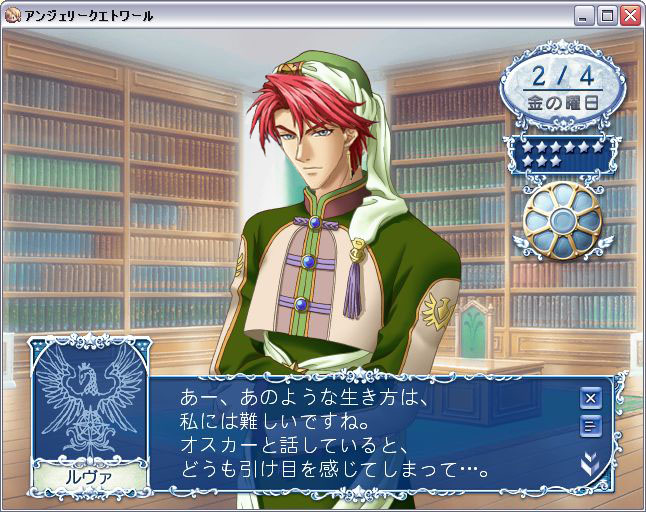The height and width of the screenshot is (512, 646).
Task: Open the round gold flower-wheel emblem
Action: (562, 217)
